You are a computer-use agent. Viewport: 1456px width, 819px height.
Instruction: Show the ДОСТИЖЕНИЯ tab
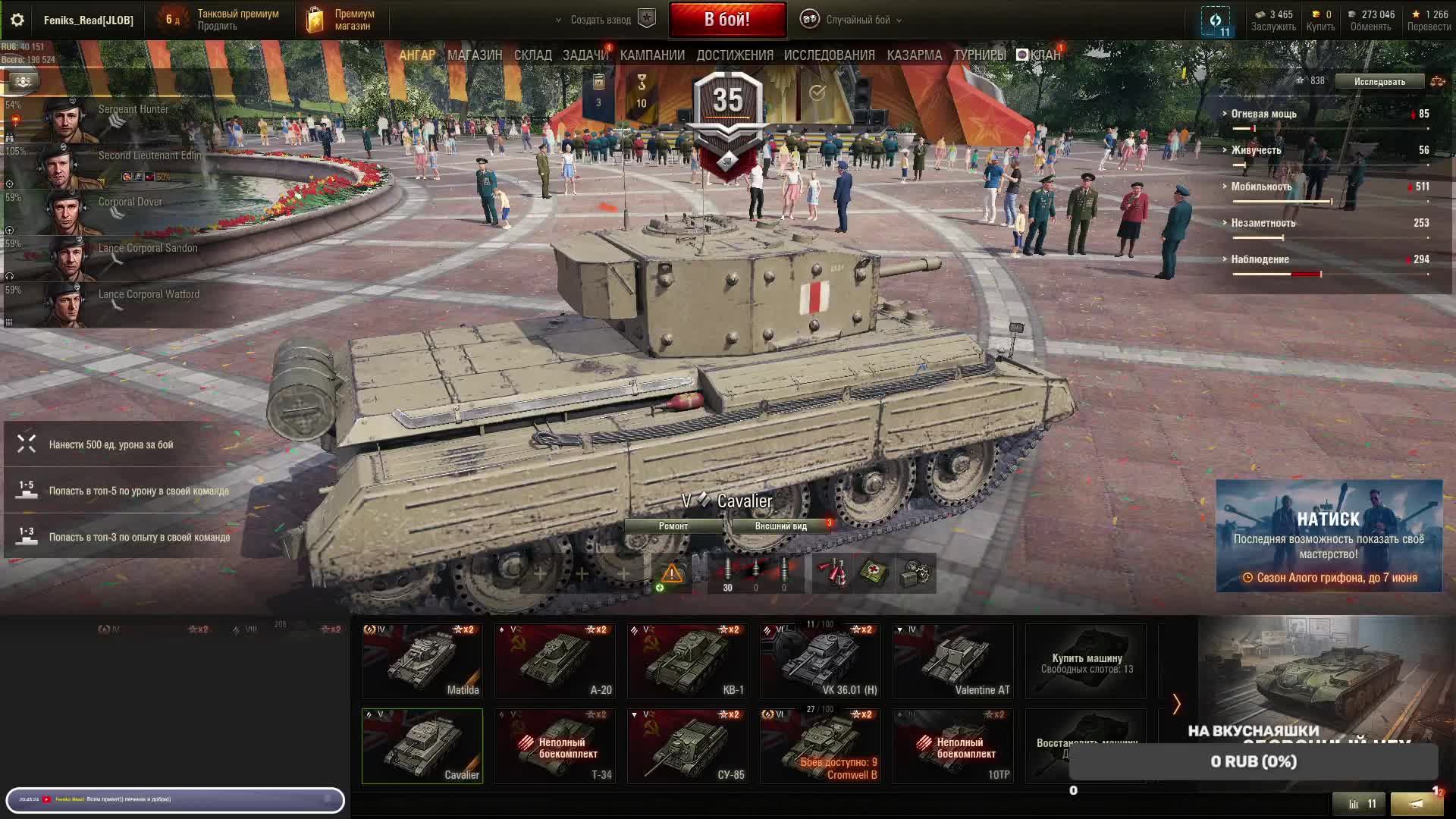click(735, 55)
